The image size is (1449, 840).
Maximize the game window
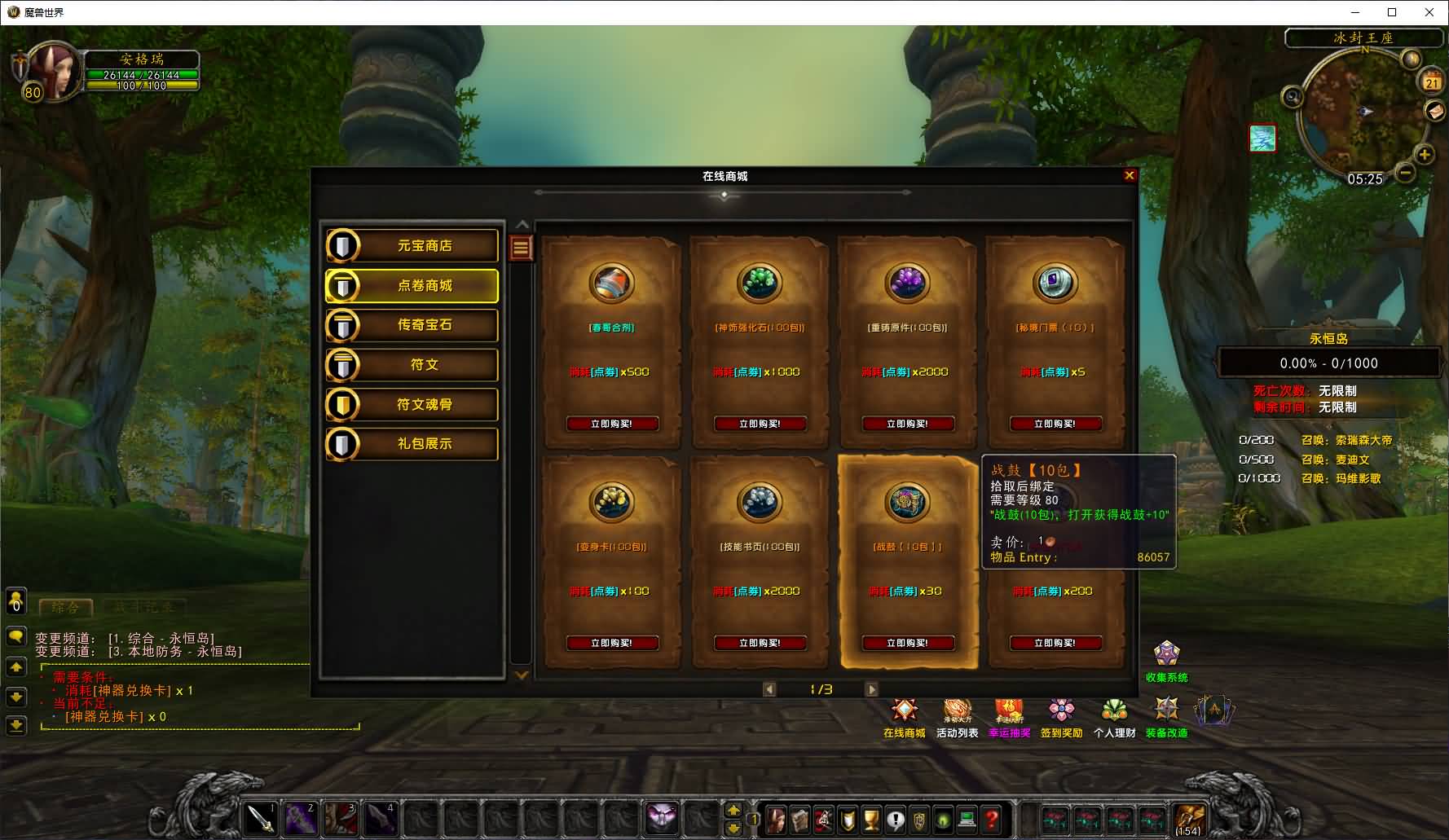pyautogui.click(x=1392, y=12)
